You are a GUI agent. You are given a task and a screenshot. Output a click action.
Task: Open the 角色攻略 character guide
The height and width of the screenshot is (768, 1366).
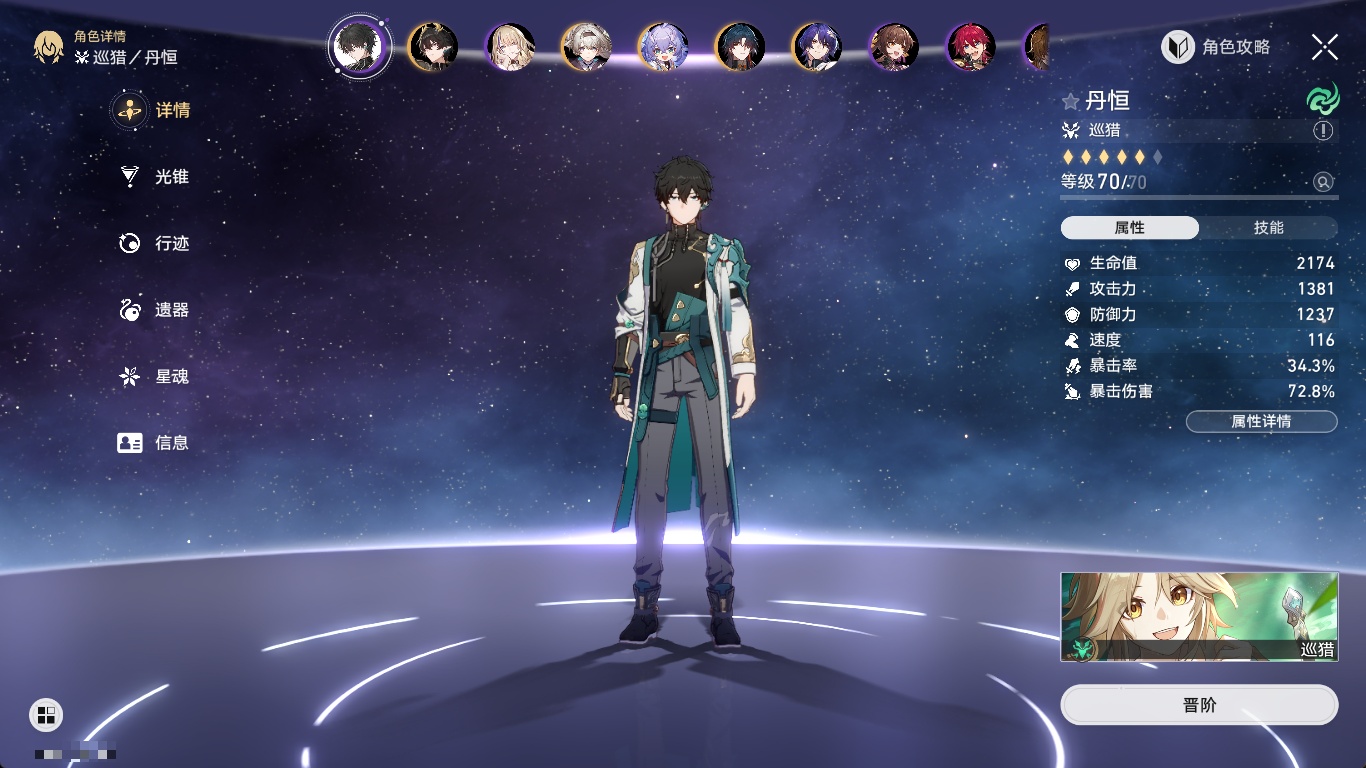[x=1216, y=47]
